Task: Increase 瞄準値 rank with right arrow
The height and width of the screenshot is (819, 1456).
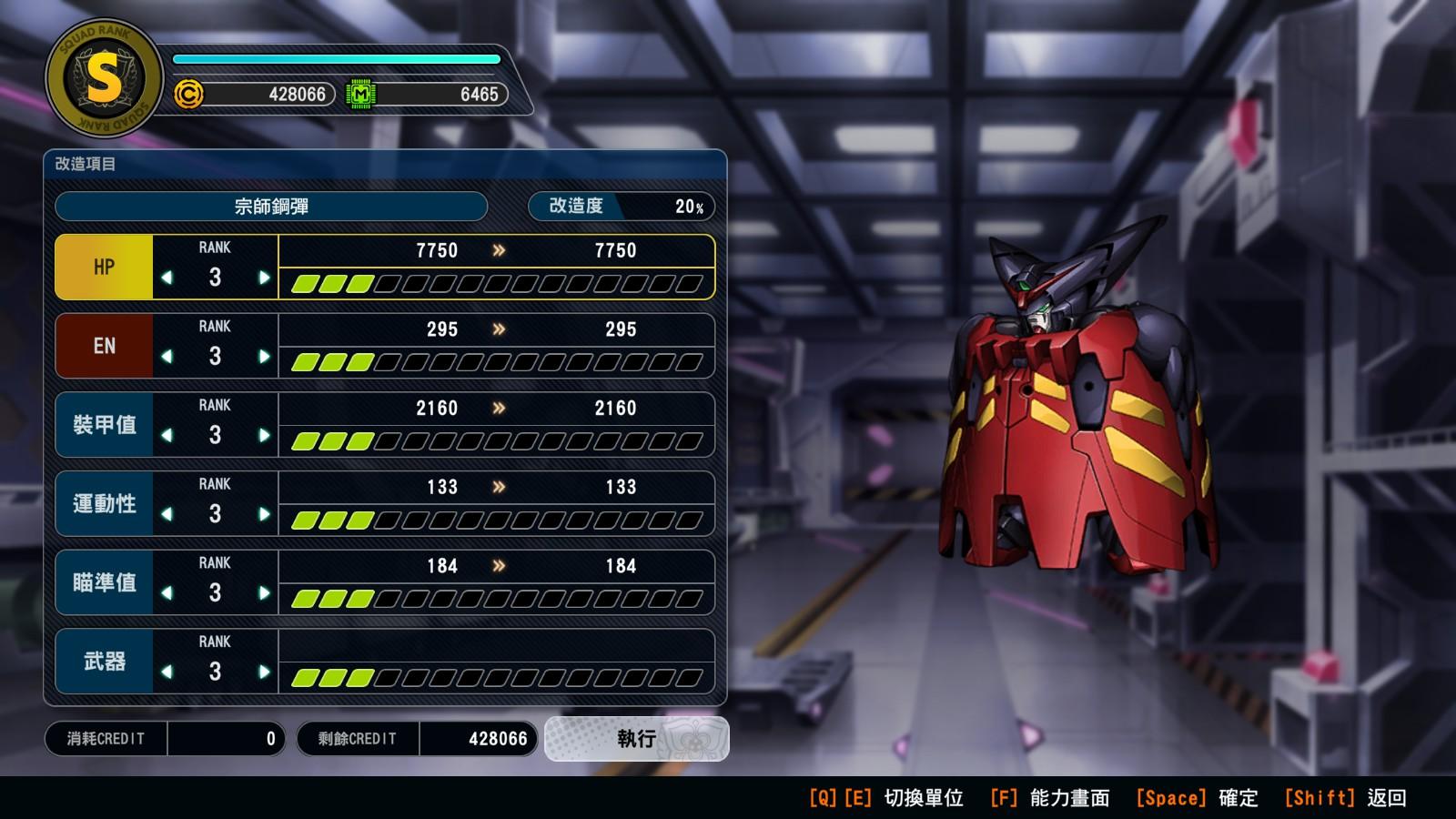Action: point(264,593)
